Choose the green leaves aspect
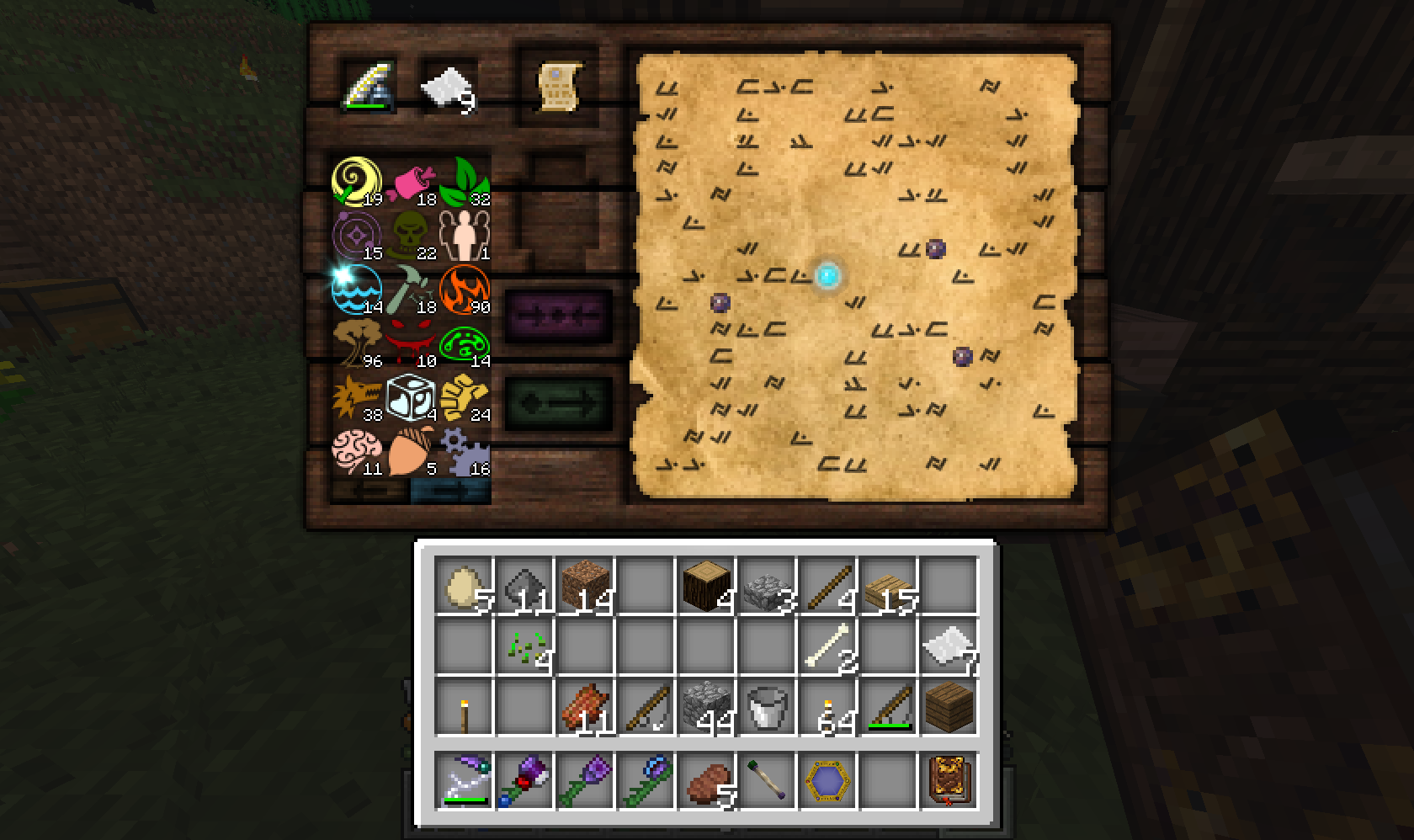The height and width of the screenshot is (840, 1414). 465,181
